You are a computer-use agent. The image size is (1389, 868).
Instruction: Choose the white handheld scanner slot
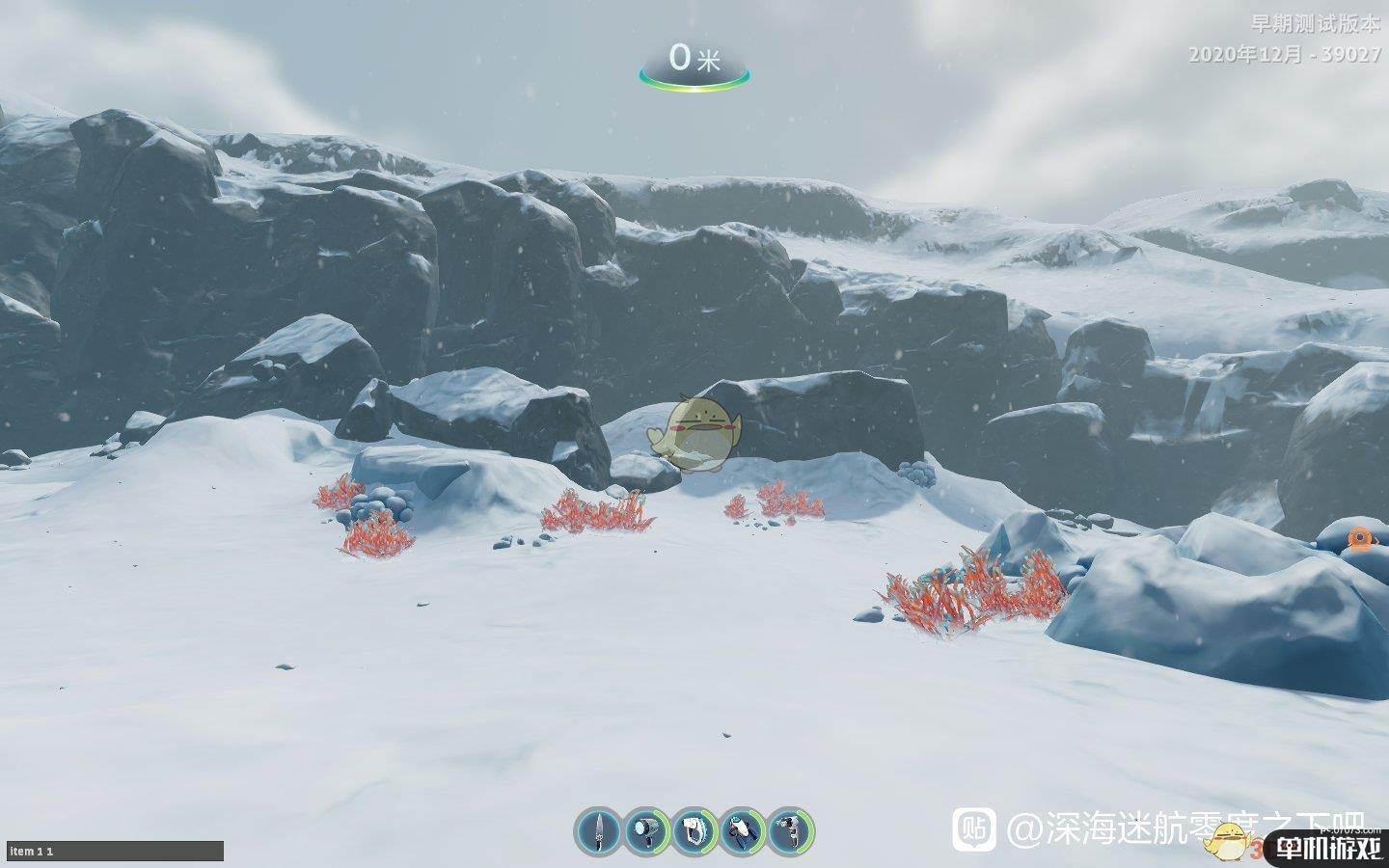(694, 830)
